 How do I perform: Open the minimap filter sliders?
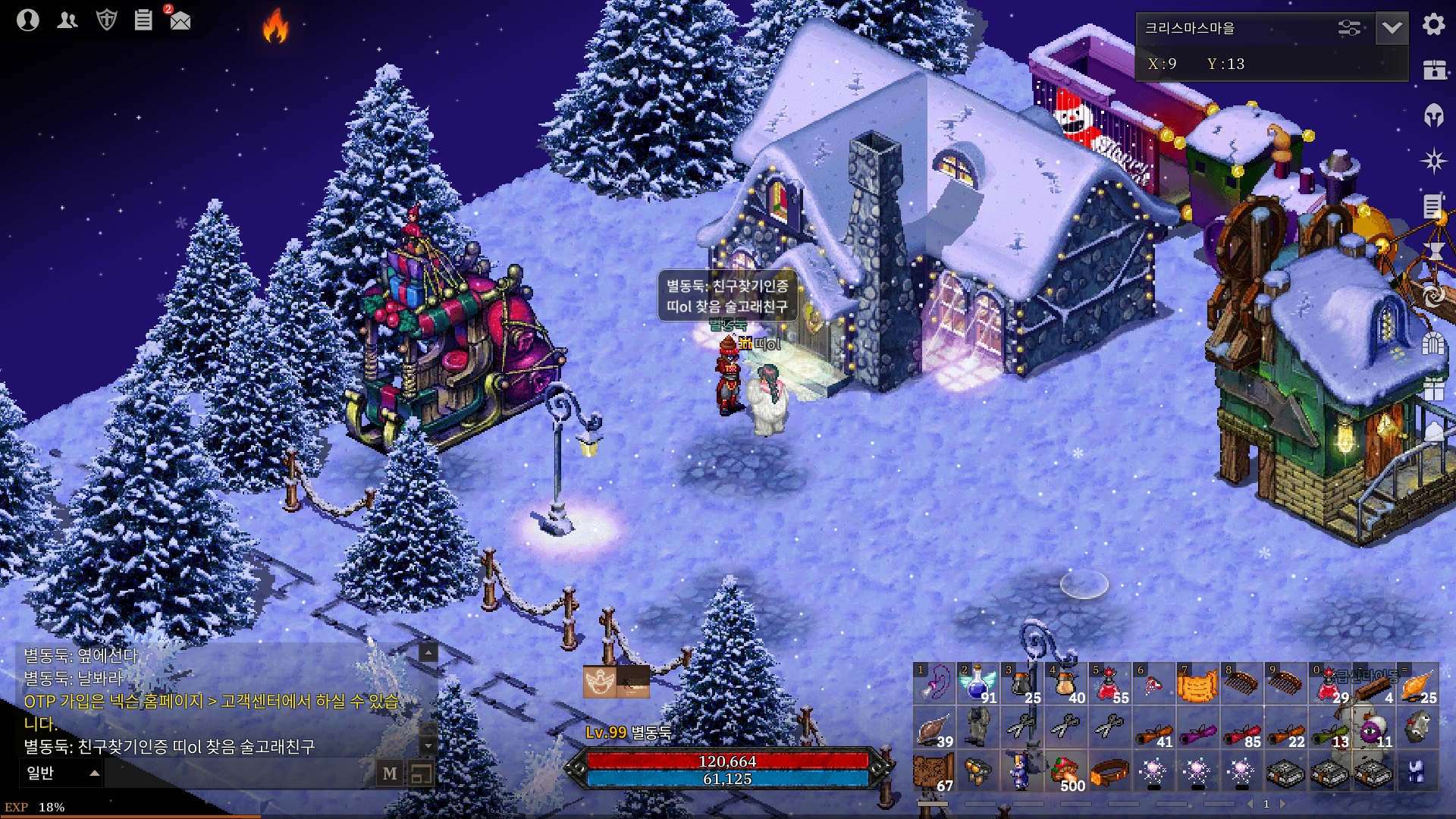pyautogui.click(x=1349, y=29)
